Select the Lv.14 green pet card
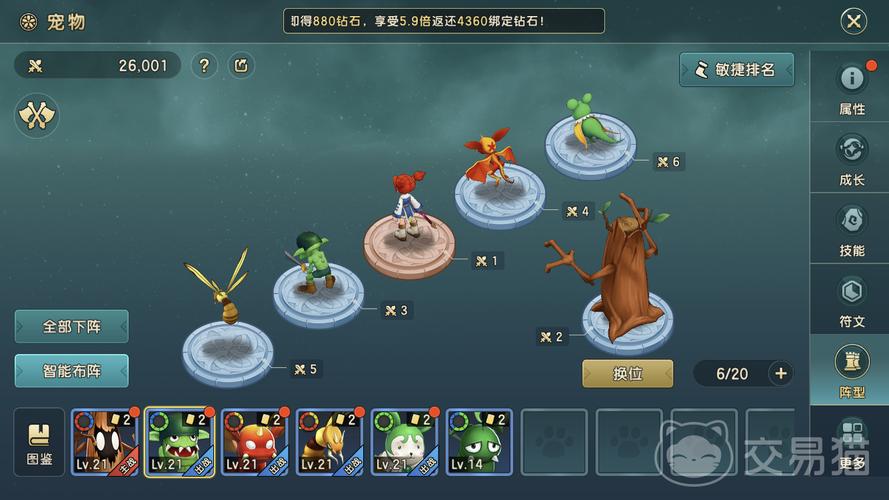The width and height of the screenshot is (889, 500). pyautogui.click(x=479, y=442)
